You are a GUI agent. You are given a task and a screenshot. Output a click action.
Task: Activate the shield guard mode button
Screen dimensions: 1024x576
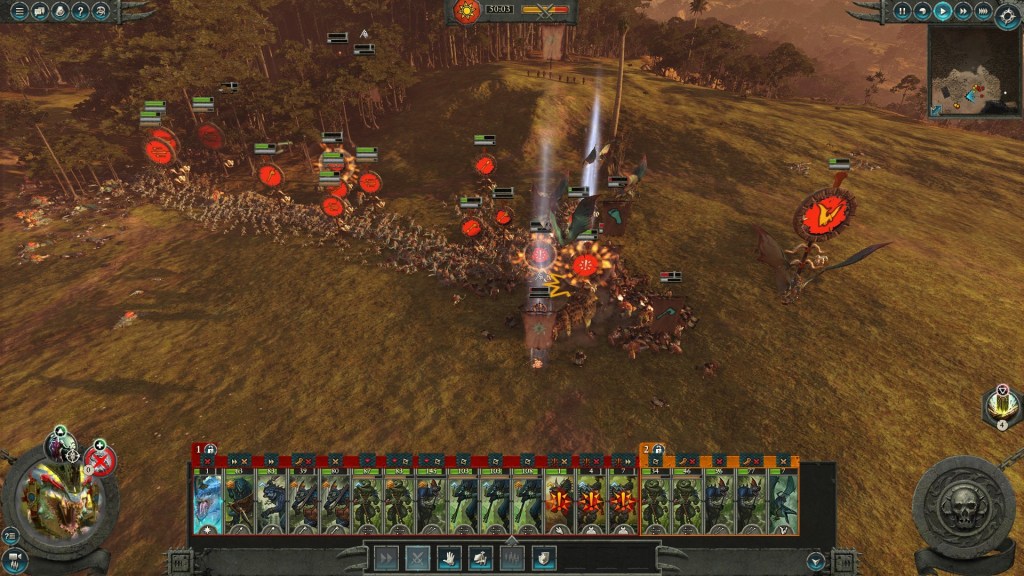coord(543,558)
